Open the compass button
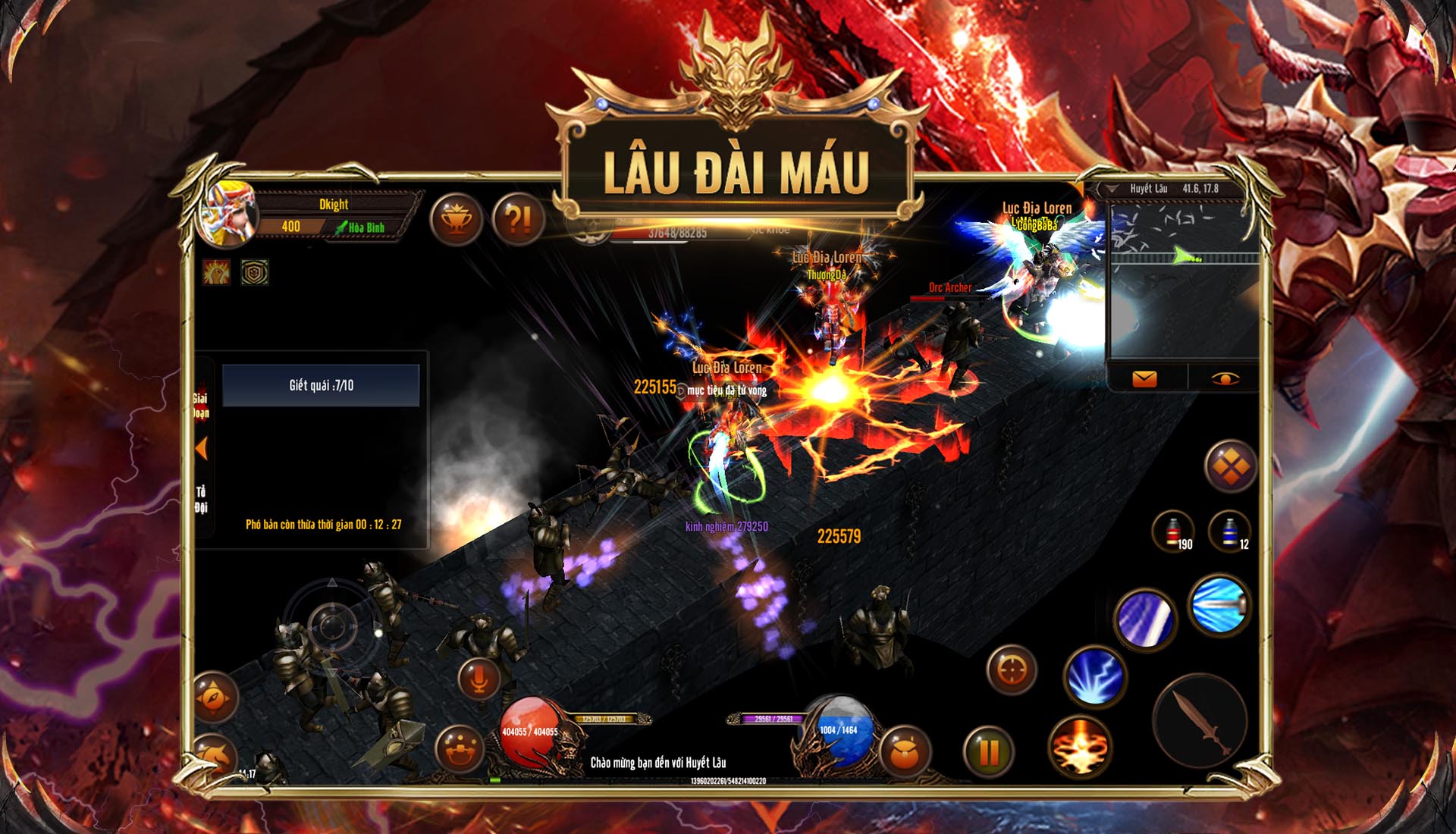Viewport: 1456px width, 834px height. point(215,698)
